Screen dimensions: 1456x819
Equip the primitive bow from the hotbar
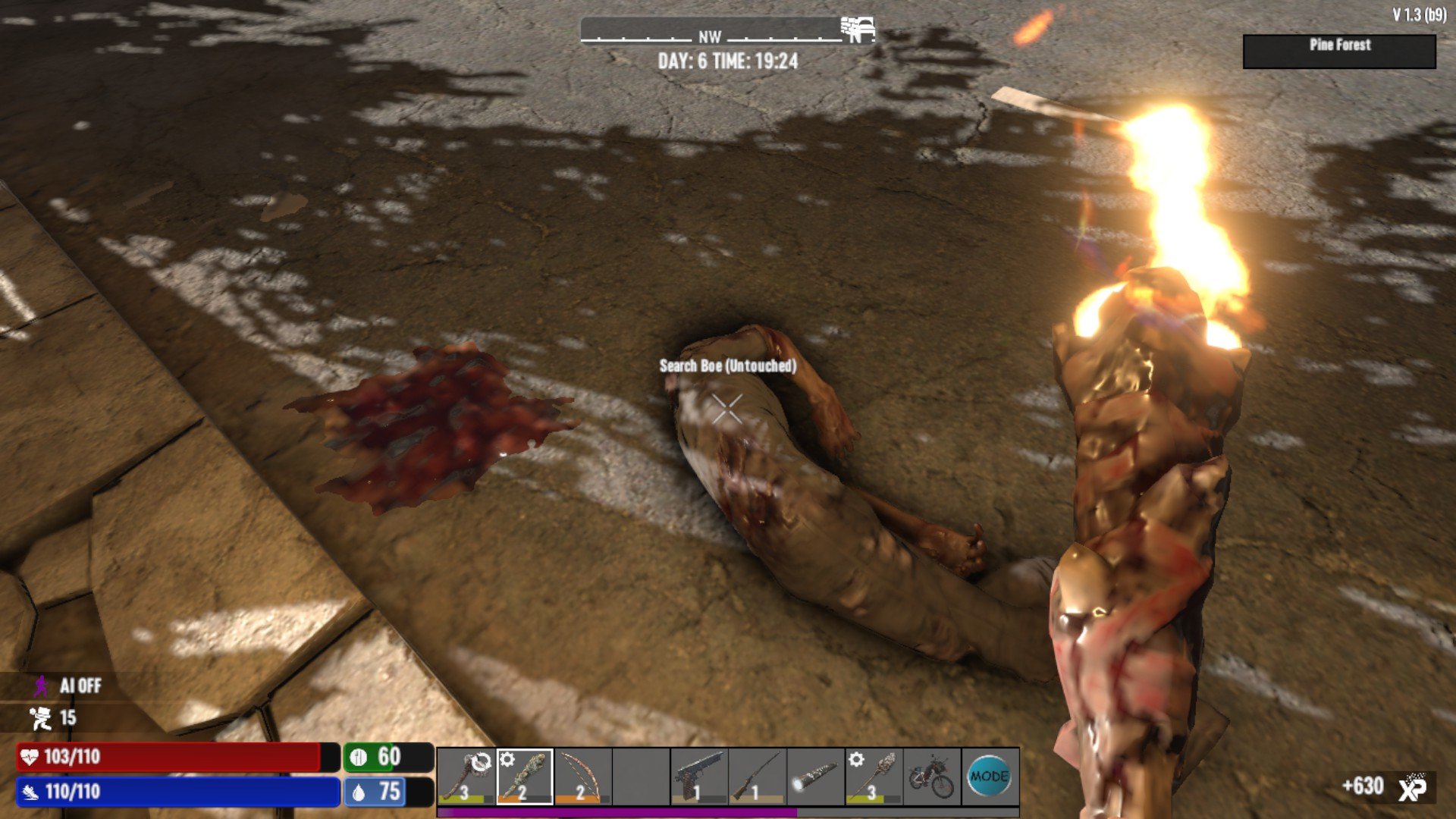coord(582,776)
